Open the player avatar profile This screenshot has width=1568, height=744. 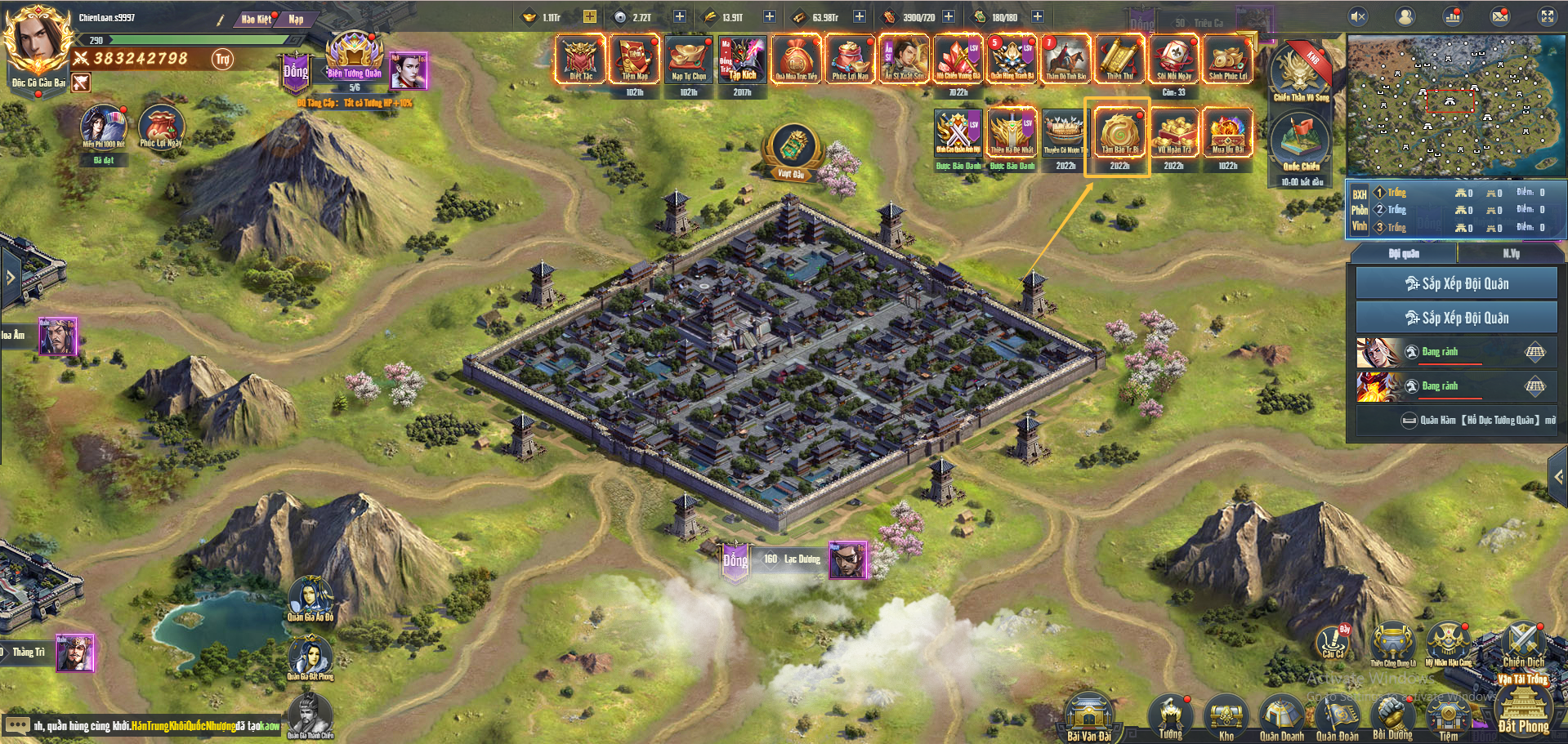pos(37,41)
